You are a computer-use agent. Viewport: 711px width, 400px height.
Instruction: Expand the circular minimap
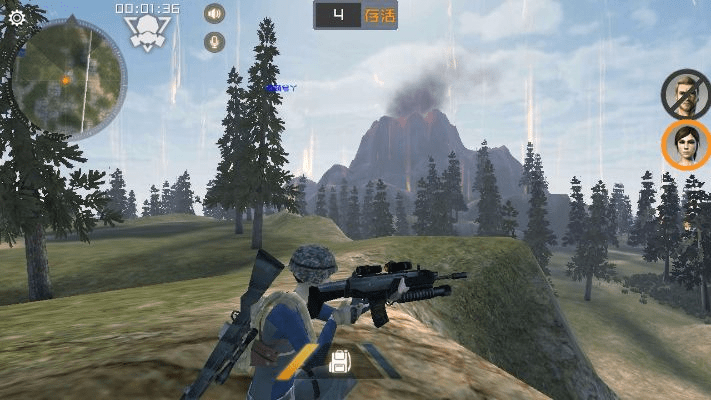click(68, 78)
